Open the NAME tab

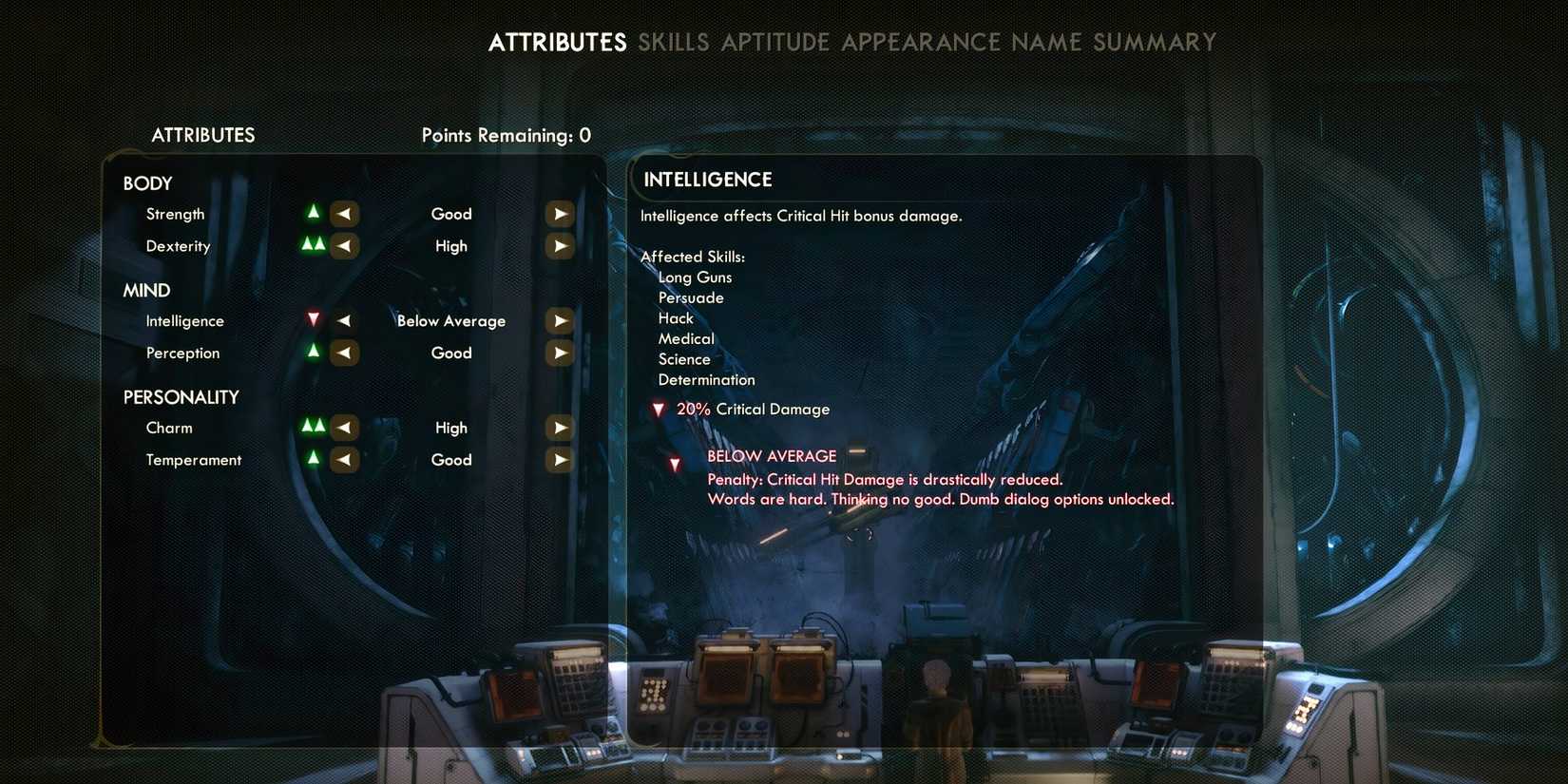click(1045, 42)
